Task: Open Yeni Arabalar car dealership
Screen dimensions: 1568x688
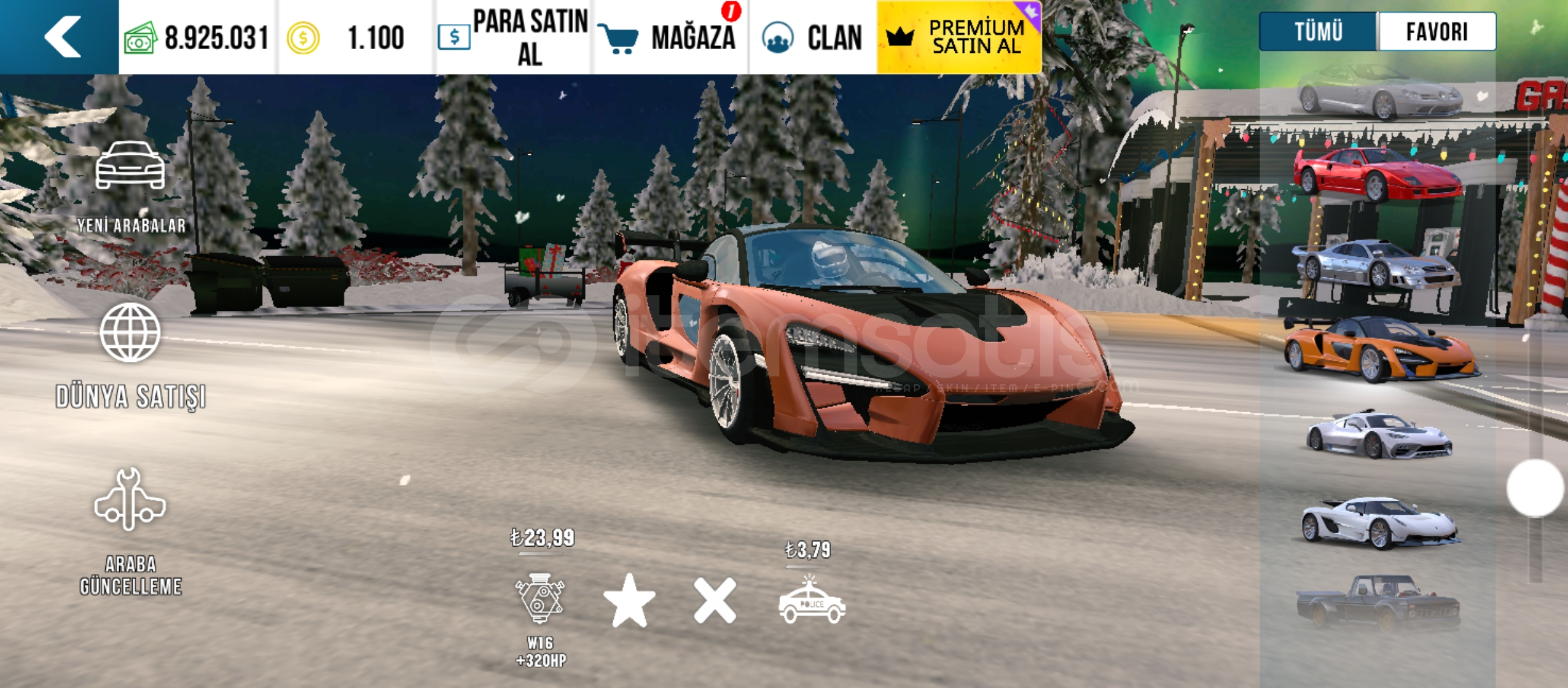Action: (131, 186)
